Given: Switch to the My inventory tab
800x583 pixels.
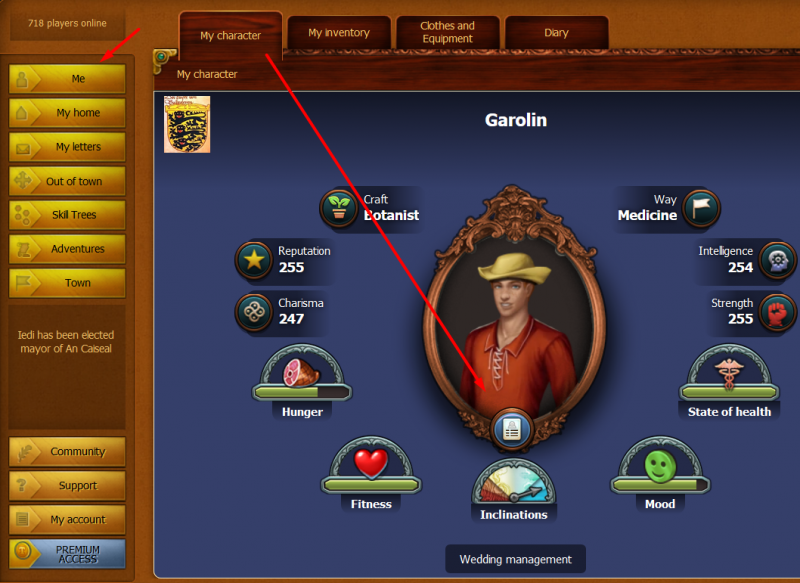Looking at the screenshot, I should (338, 33).
